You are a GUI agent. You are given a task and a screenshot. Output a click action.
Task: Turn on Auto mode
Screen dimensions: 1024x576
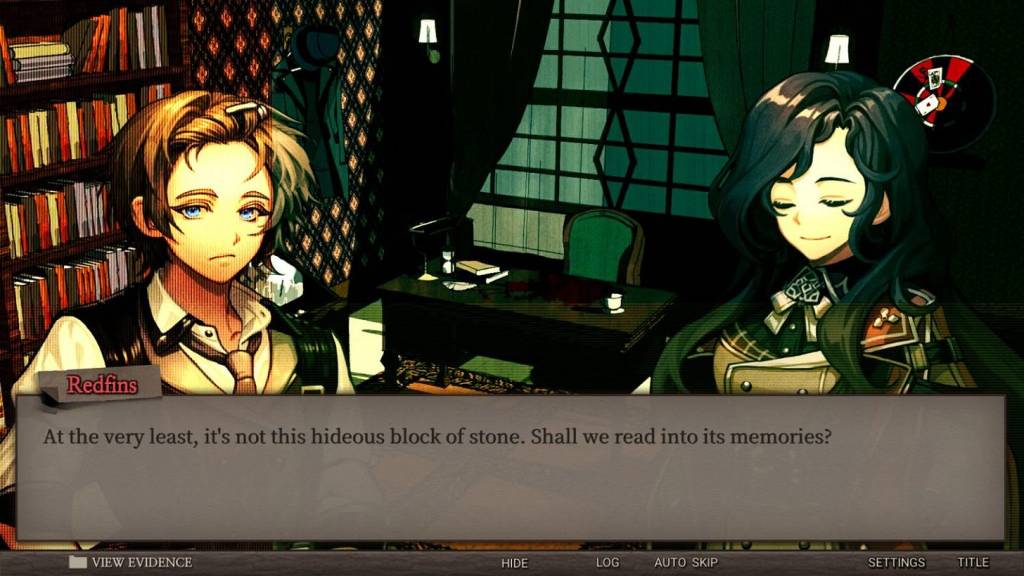[669, 563]
